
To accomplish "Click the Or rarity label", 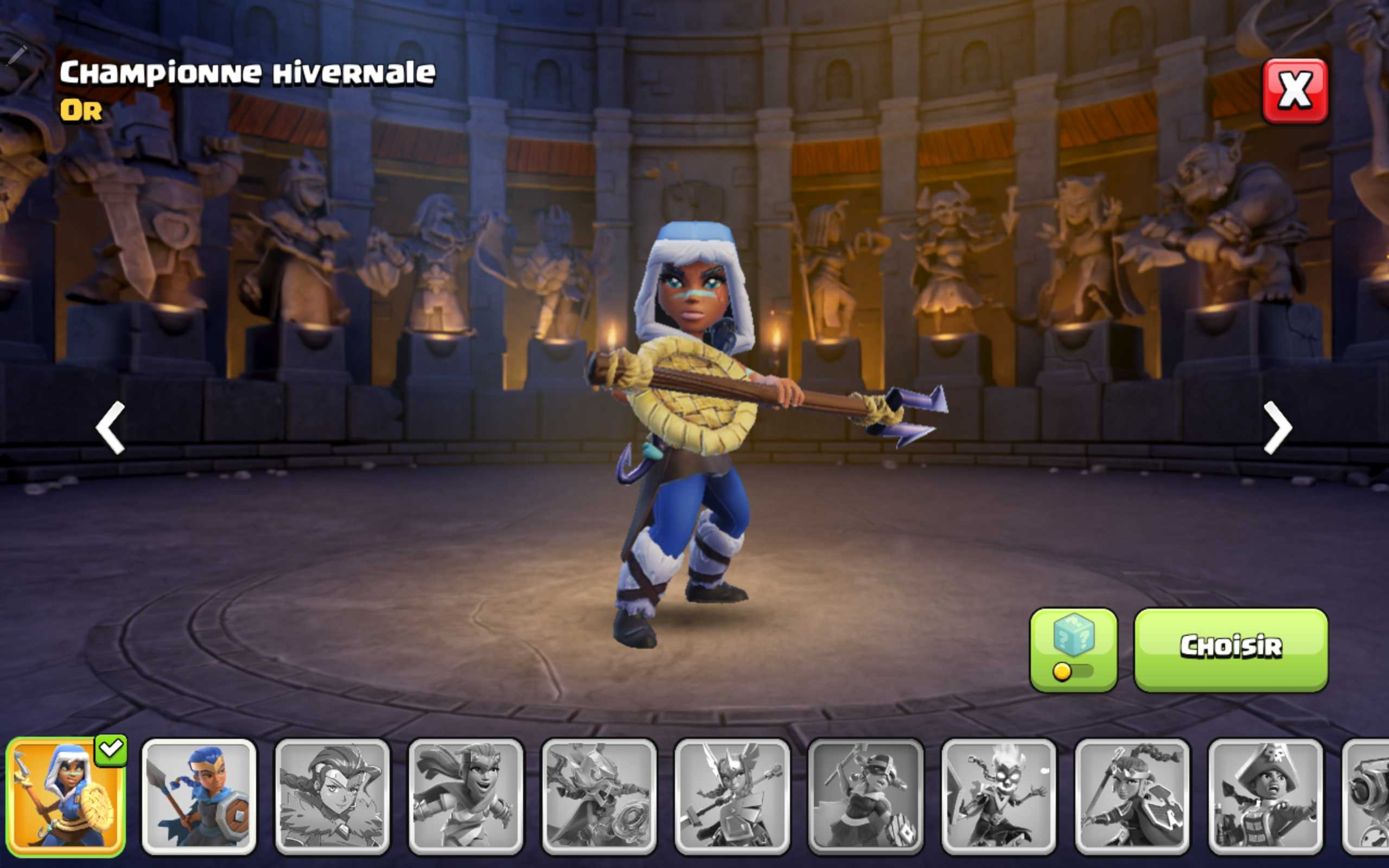I will [x=80, y=110].
